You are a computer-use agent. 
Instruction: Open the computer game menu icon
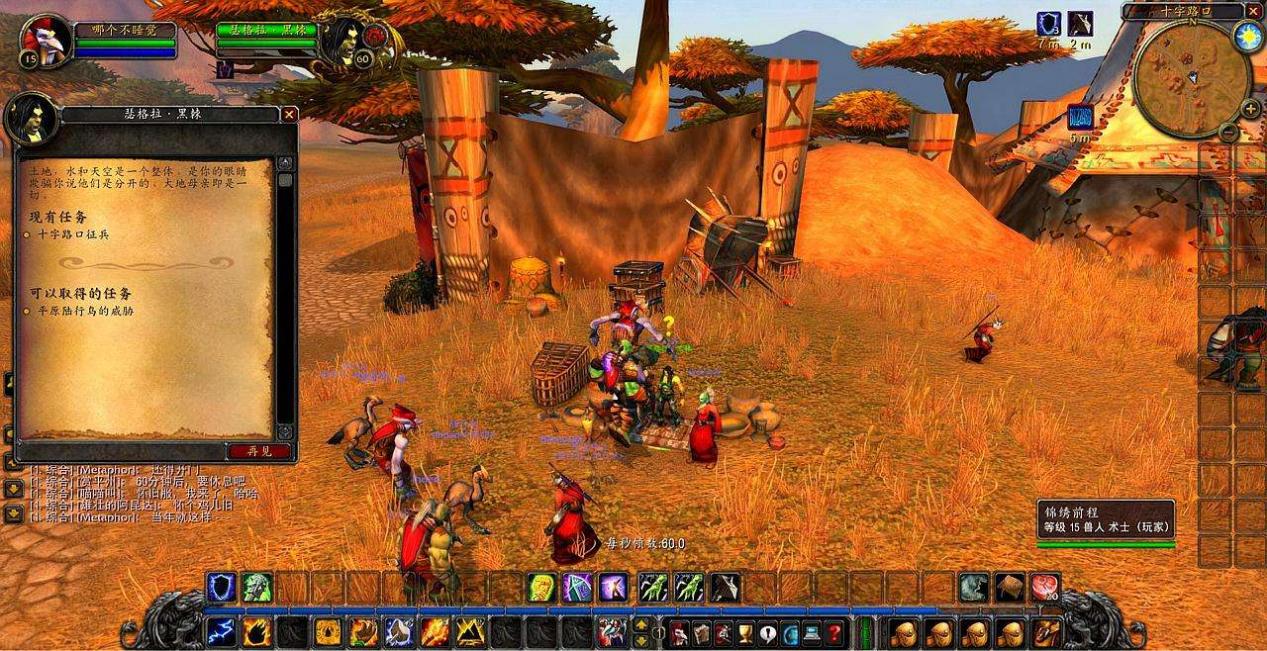point(811,632)
